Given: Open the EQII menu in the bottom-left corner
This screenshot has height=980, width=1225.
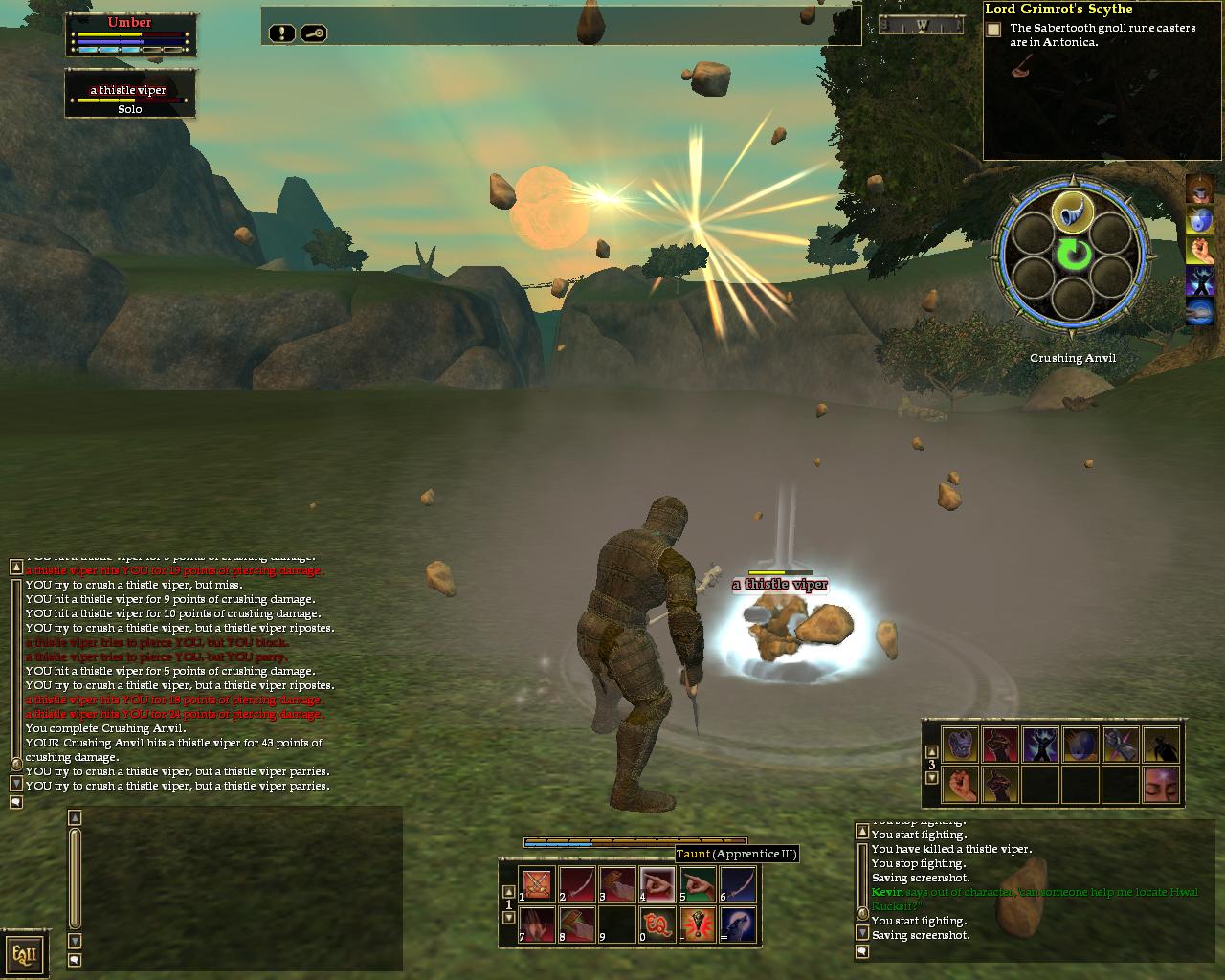Looking at the screenshot, I should click(25, 952).
